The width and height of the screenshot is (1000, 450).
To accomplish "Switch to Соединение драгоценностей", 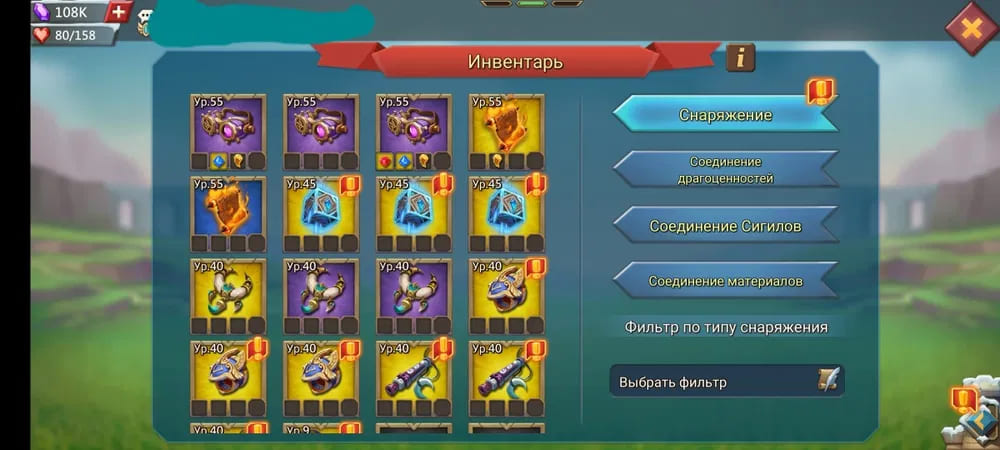I will (x=725, y=170).
